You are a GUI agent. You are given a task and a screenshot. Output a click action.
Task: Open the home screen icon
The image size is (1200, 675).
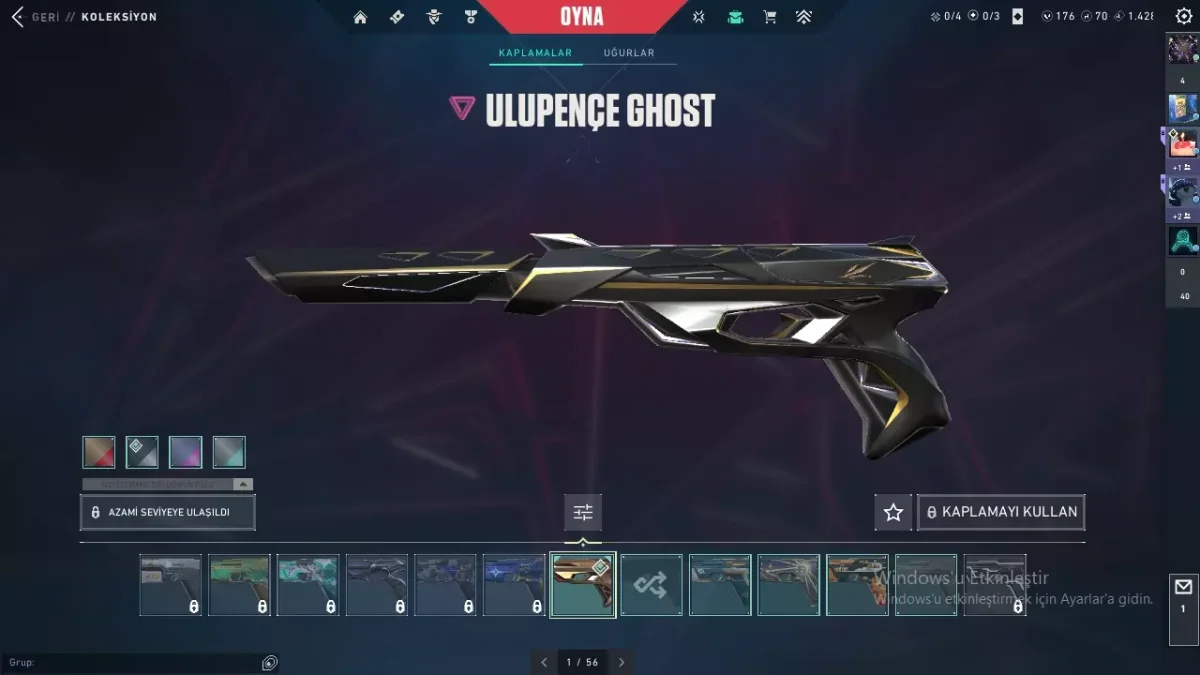tap(360, 17)
